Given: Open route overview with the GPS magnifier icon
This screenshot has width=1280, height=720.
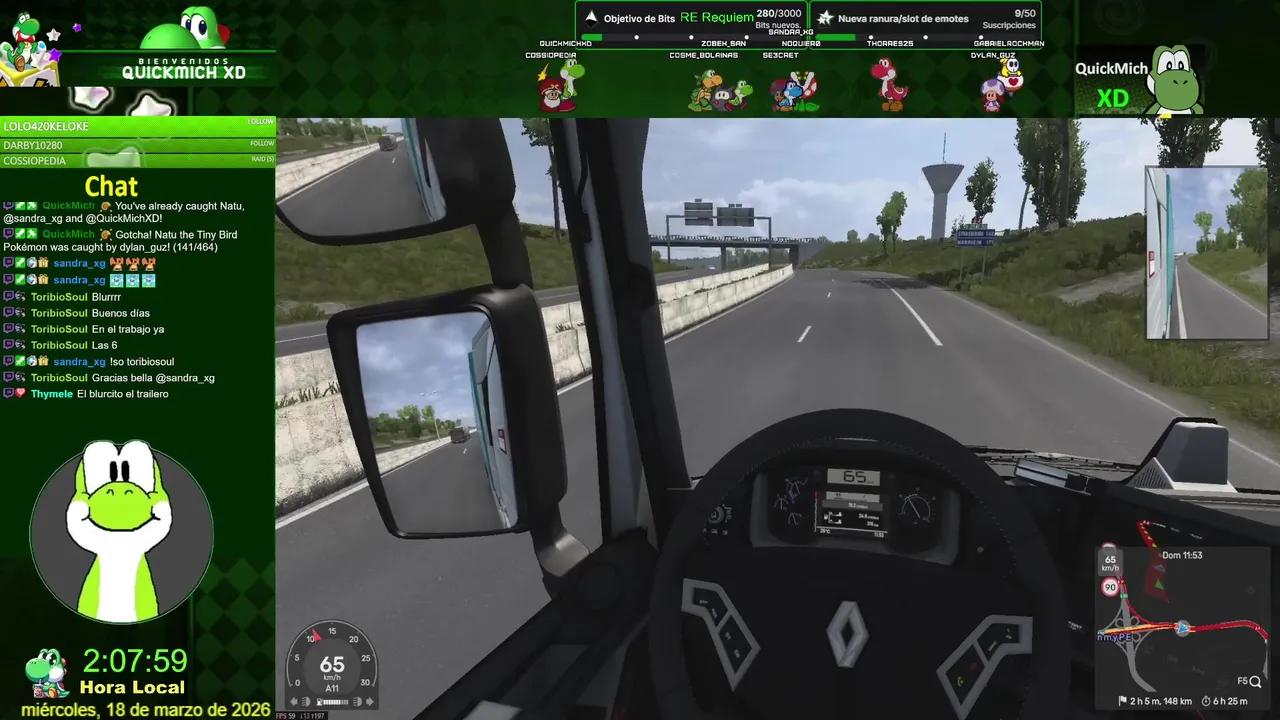Looking at the screenshot, I should (1256, 681).
